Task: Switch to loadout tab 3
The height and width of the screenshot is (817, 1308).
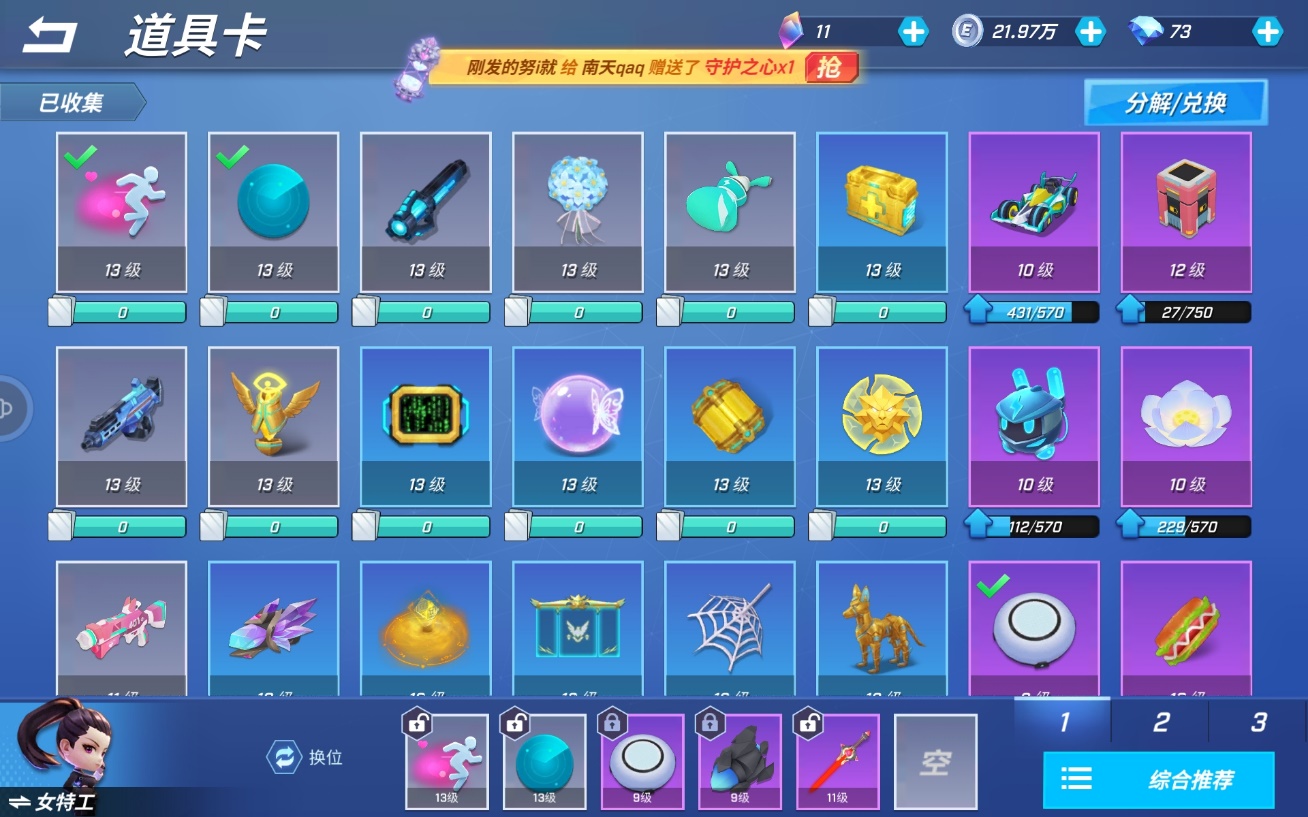Action: 1258,722
